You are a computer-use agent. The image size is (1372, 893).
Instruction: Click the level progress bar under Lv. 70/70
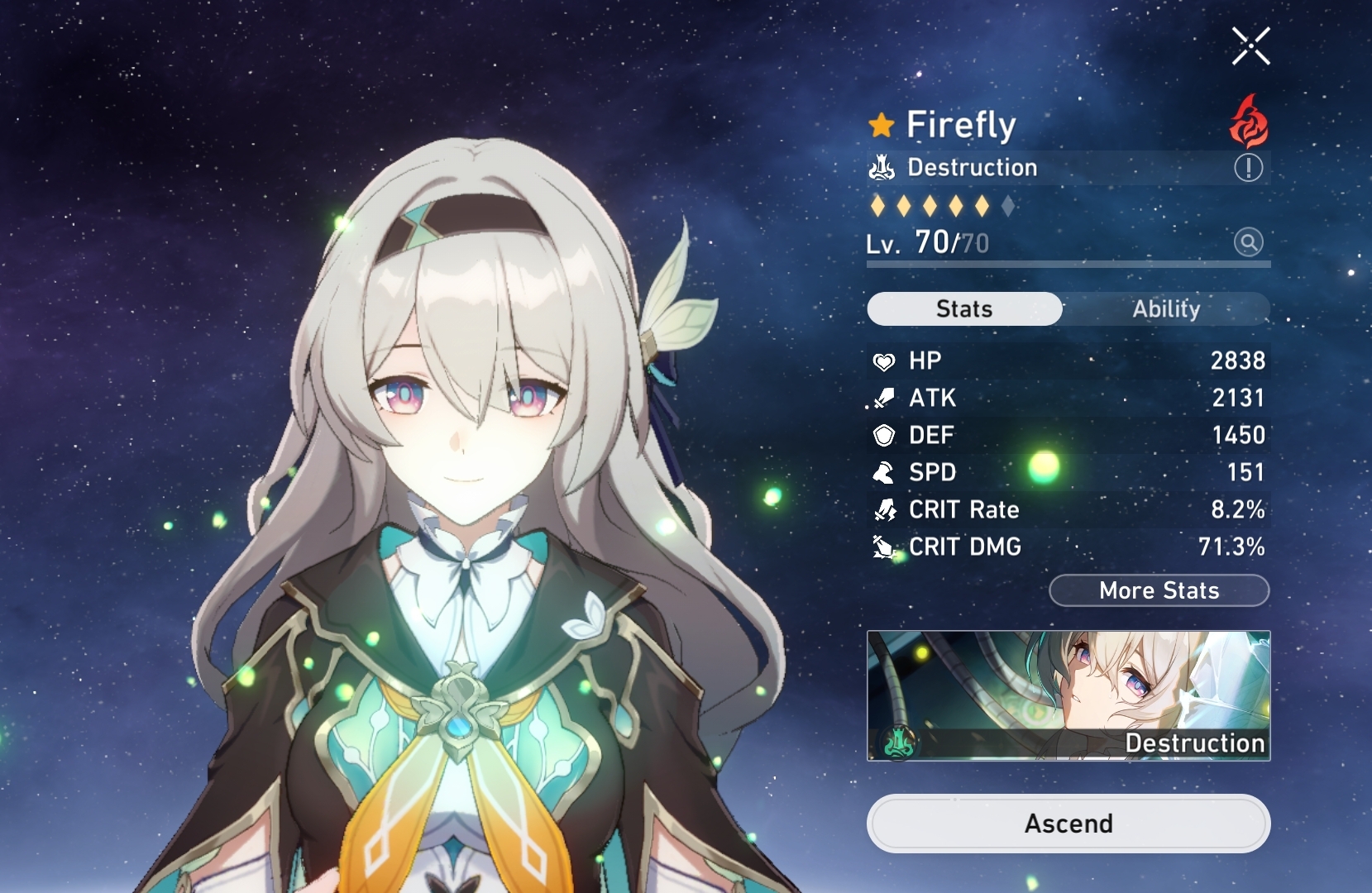click(1067, 265)
